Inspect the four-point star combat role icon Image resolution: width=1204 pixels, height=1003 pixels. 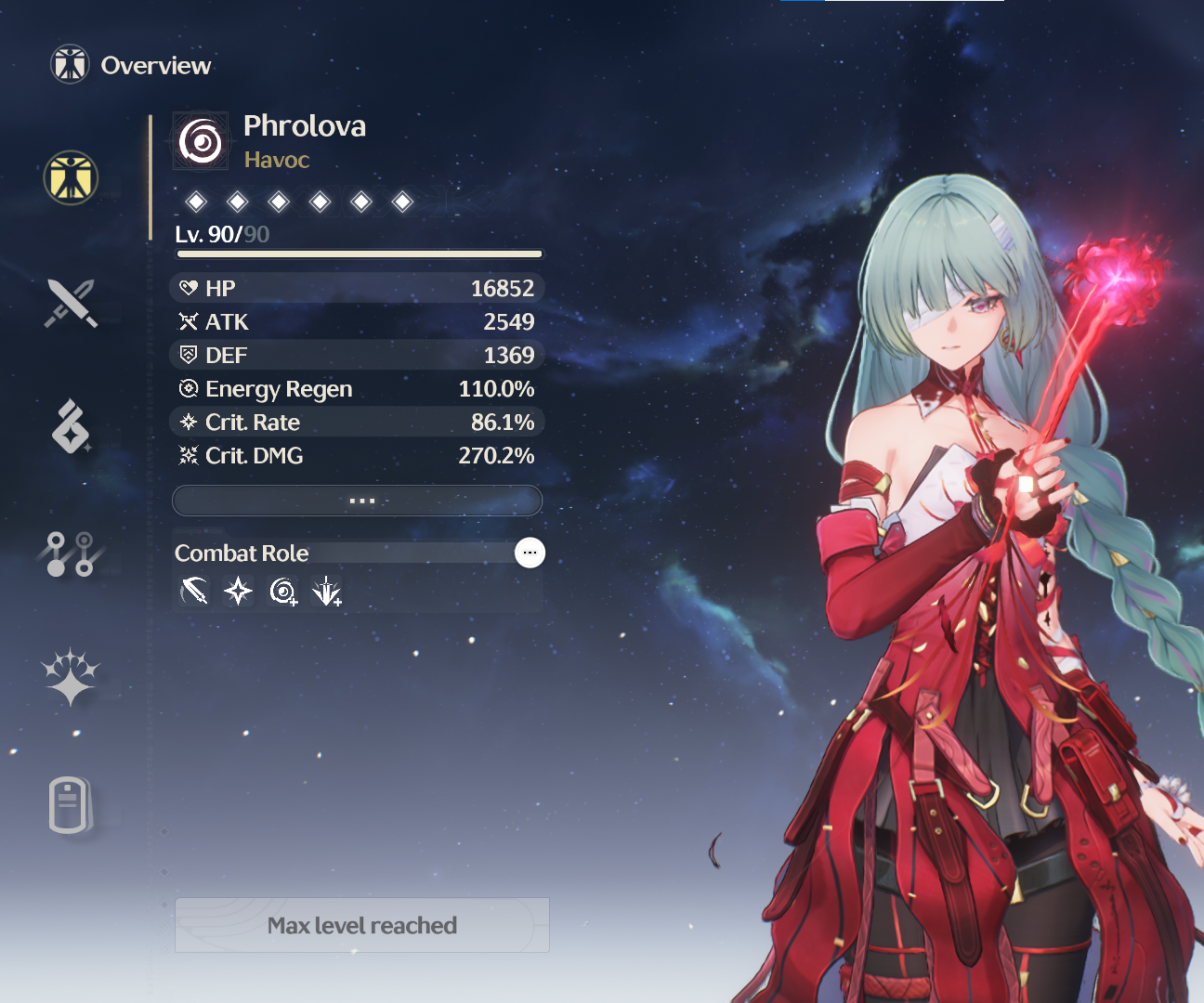[239, 591]
